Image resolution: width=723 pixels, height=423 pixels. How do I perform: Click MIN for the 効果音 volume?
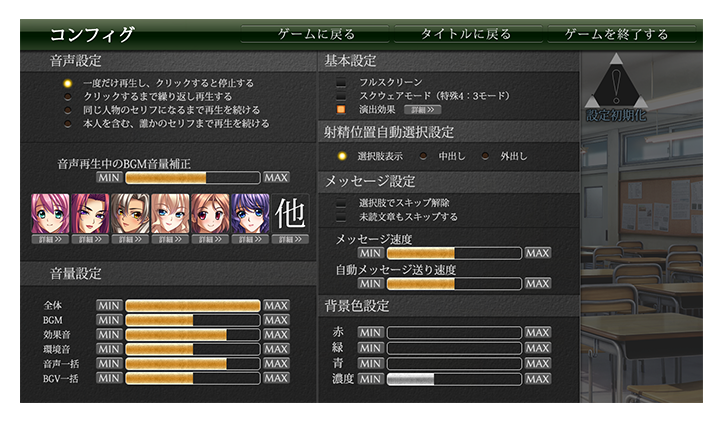tap(109, 334)
